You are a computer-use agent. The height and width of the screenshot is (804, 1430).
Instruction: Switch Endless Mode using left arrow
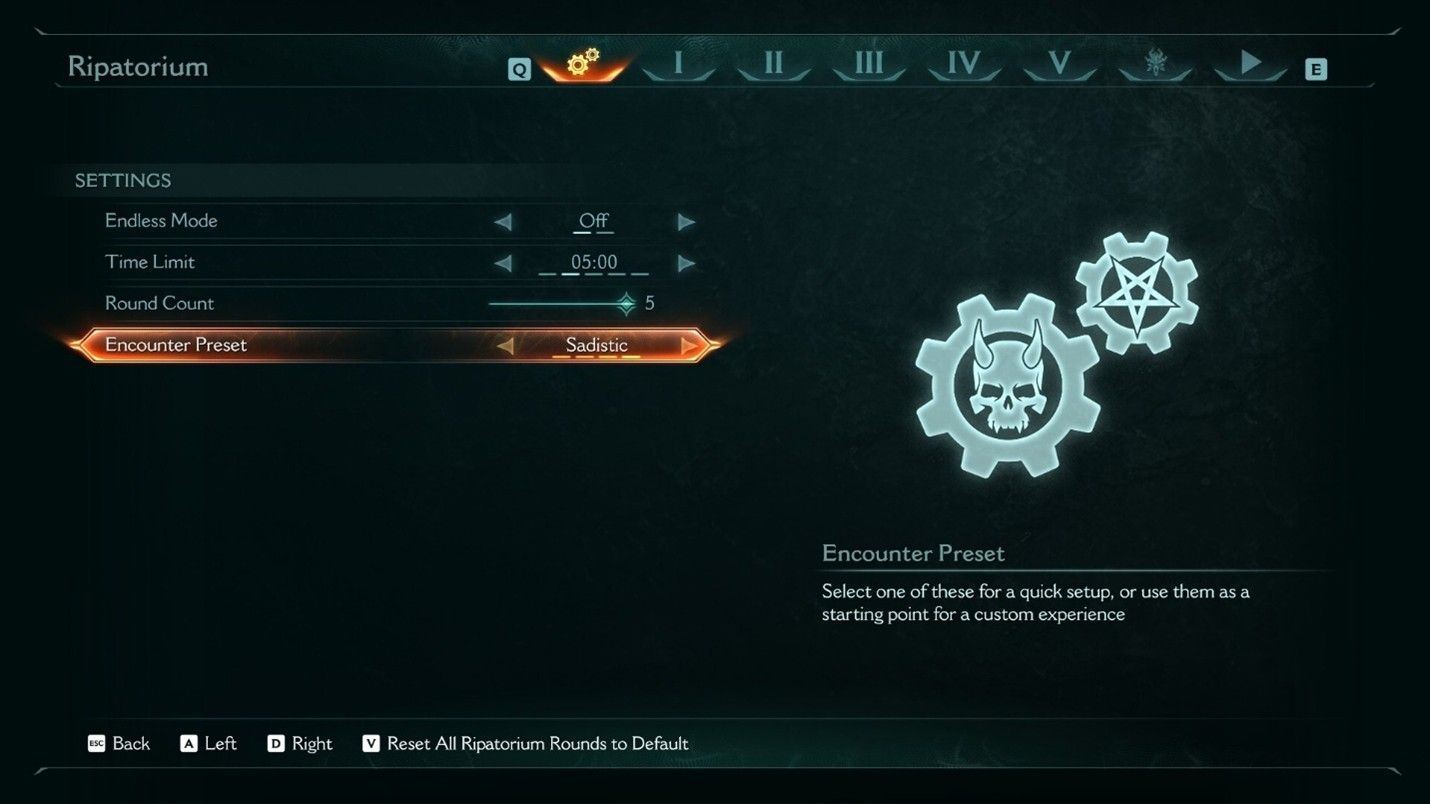tap(504, 221)
